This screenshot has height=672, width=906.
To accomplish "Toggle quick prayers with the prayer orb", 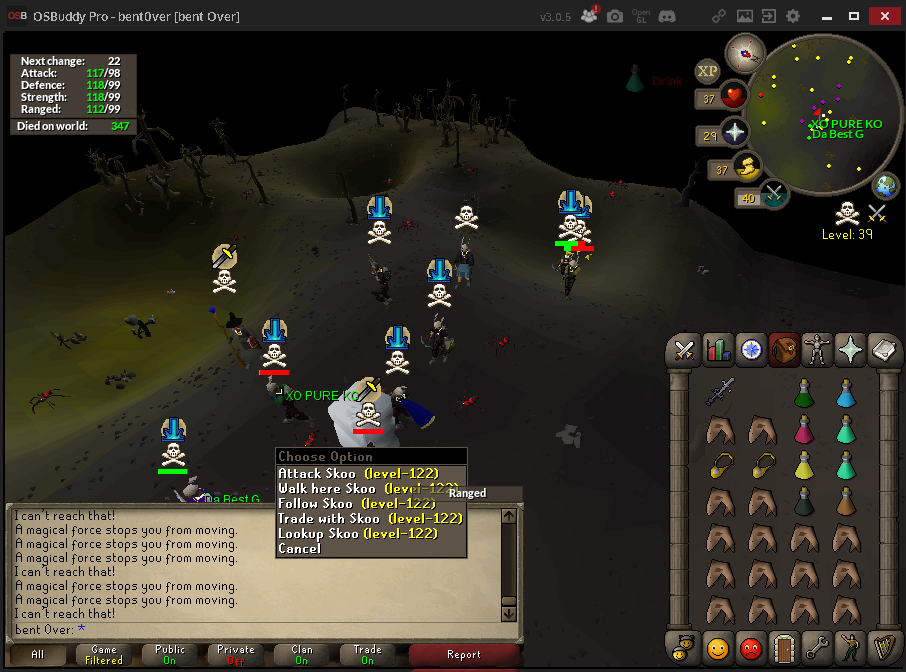I will (x=734, y=133).
